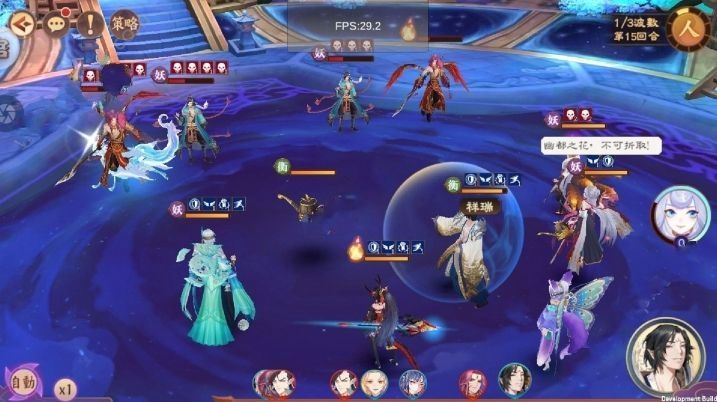The height and width of the screenshot is (402, 717).
Task: Click the camera shutter icon
Action: click(6, 110)
